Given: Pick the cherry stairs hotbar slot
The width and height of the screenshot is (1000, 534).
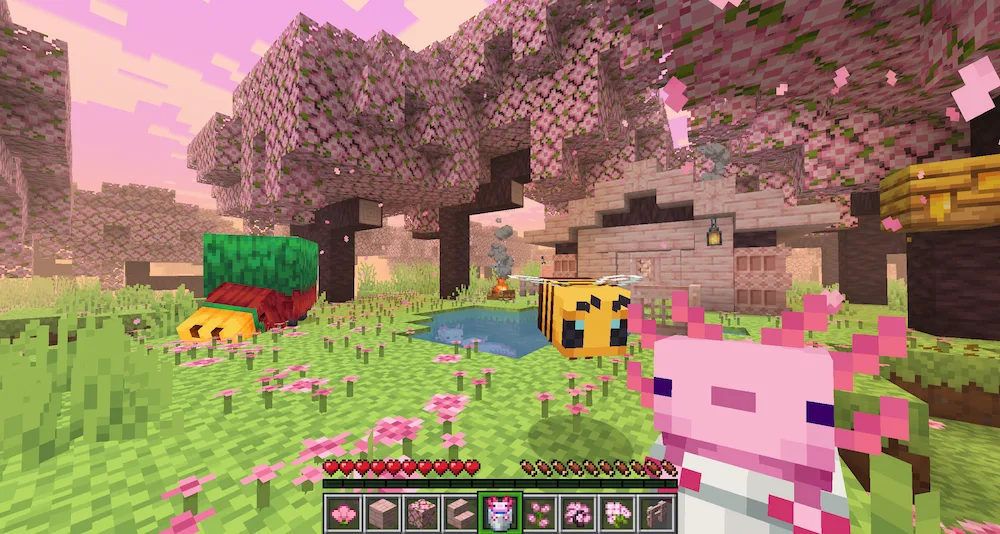Looking at the screenshot, I should (460, 513).
